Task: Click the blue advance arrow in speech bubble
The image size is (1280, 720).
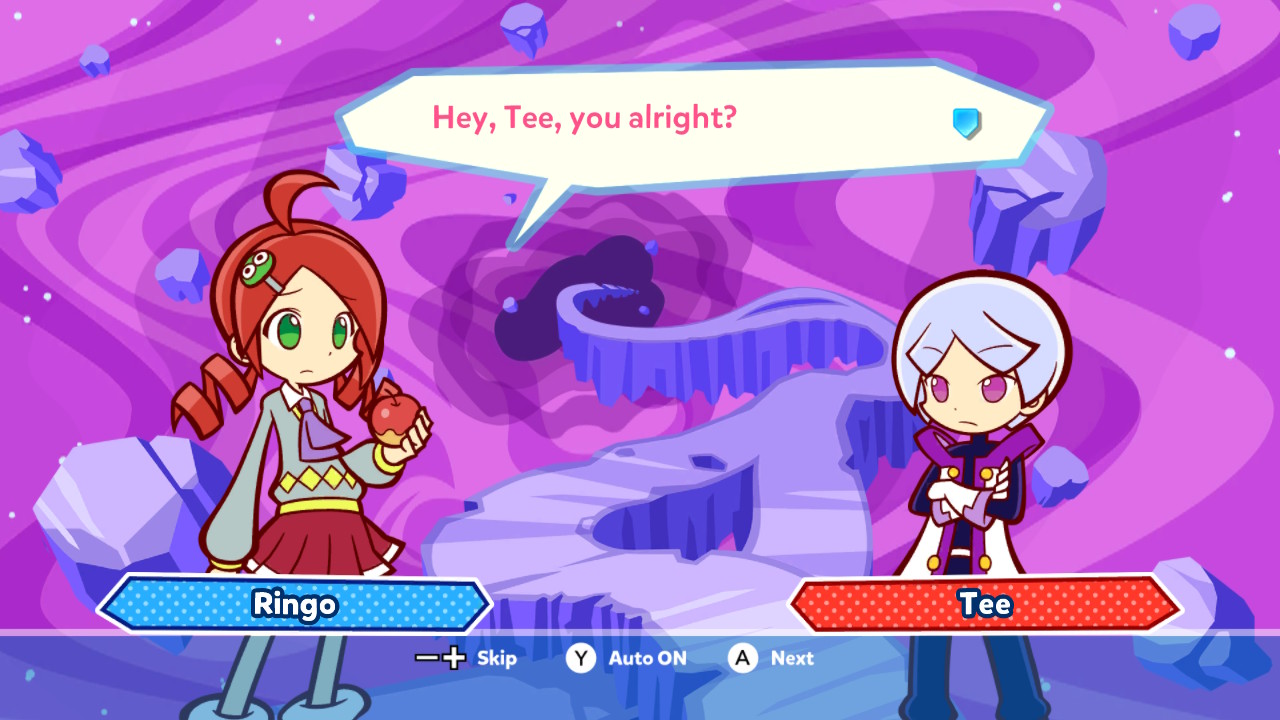Action: pyautogui.click(x=966, y=123)
